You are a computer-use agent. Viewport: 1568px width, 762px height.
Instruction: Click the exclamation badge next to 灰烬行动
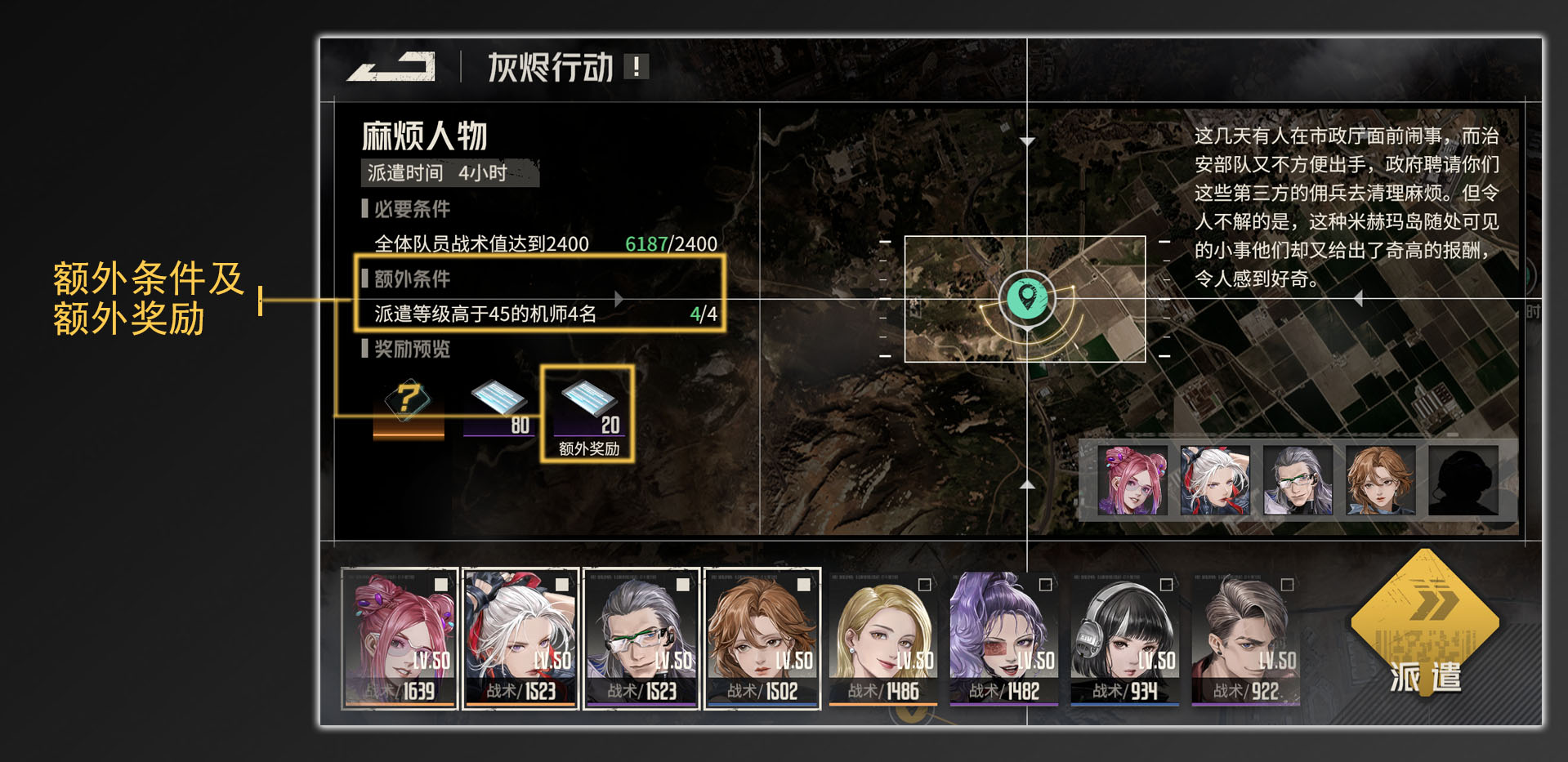[x=635, y=68]
